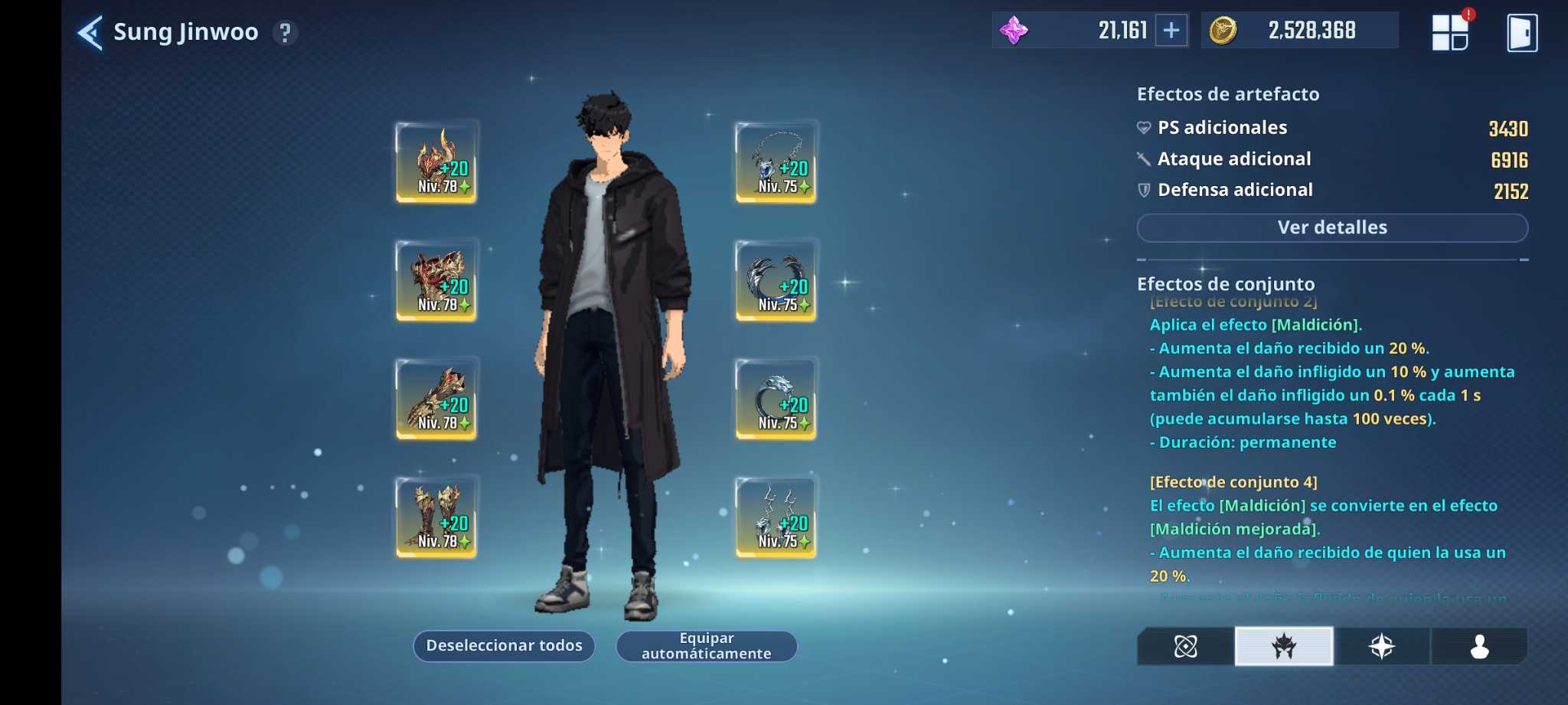Screen dimensions: 1568x705
Task: Add more purple gems with the plus button
Action: point(1171,31)
